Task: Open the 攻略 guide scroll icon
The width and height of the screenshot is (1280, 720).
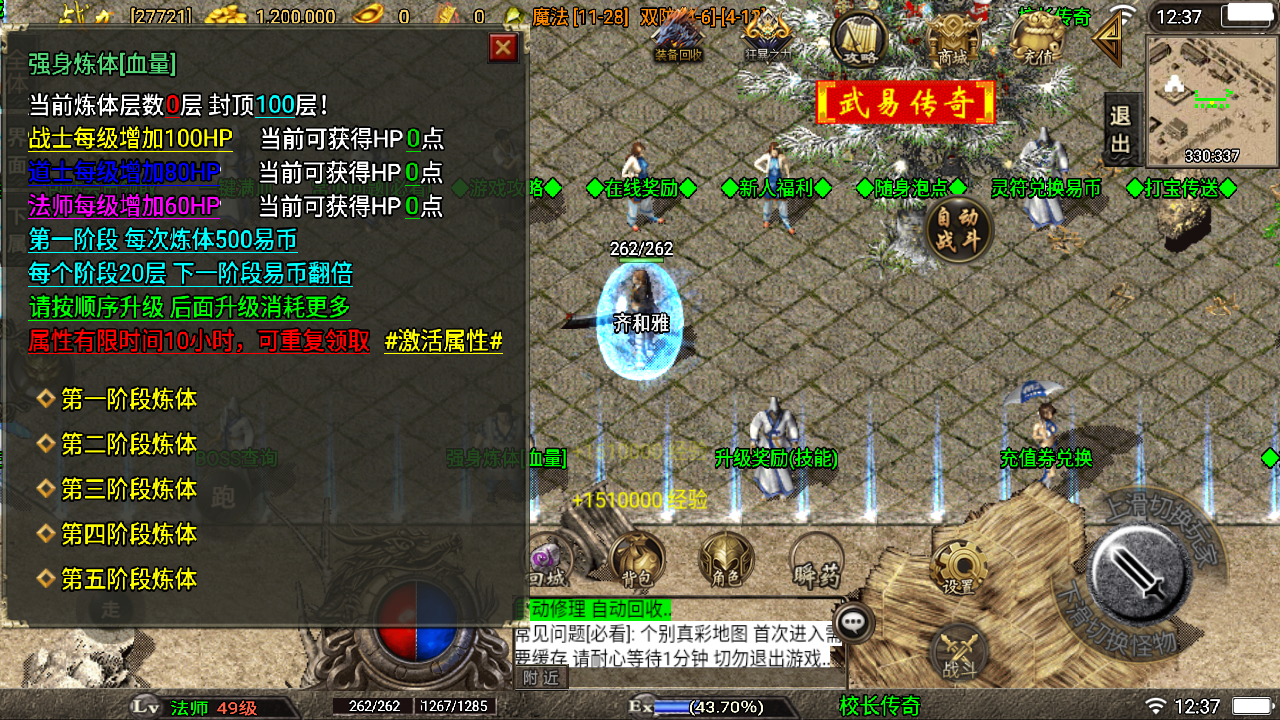Action: click(859, 40)
